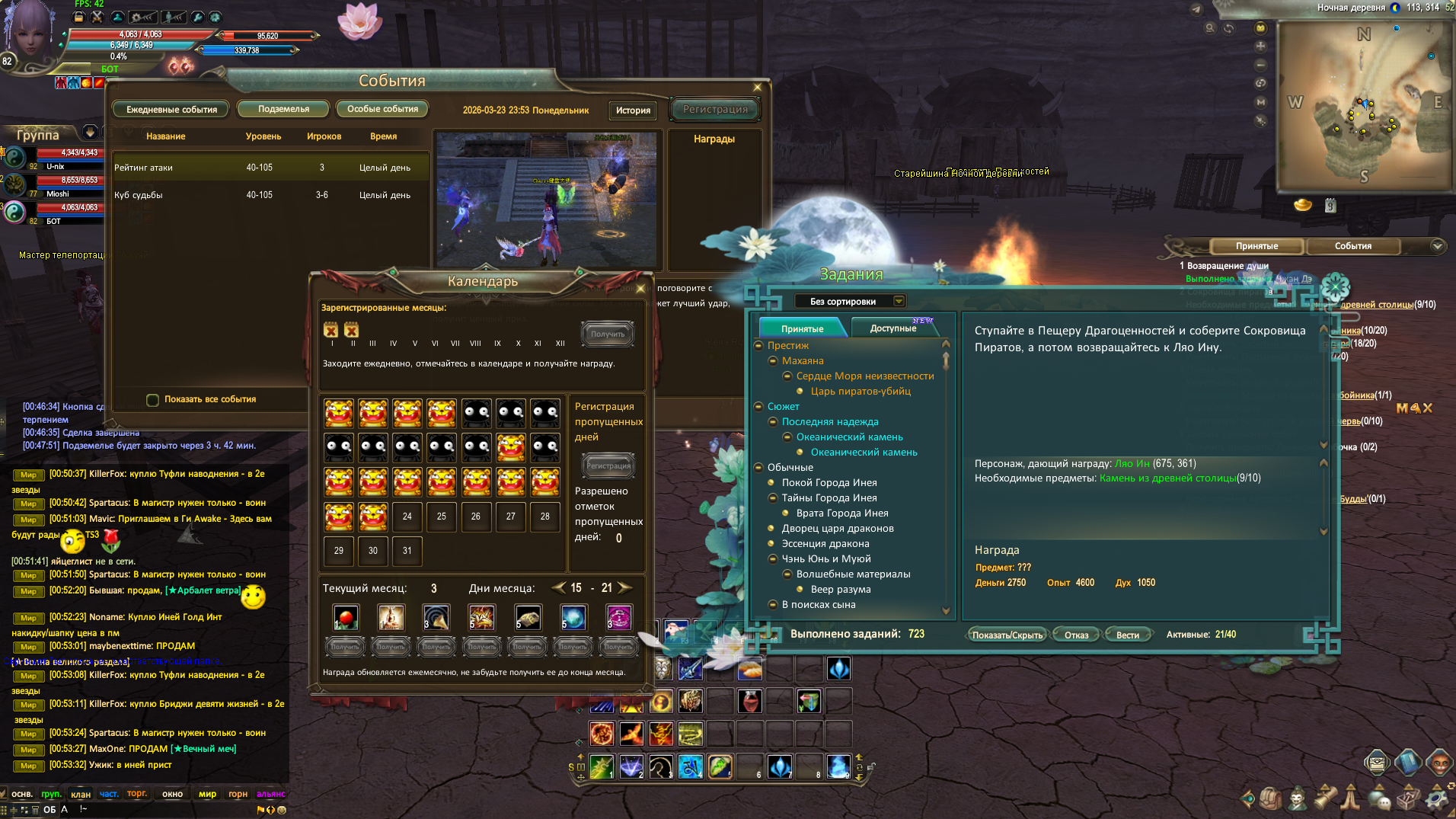
Task: Click the event Регистрация button
Action: (715, 110)
